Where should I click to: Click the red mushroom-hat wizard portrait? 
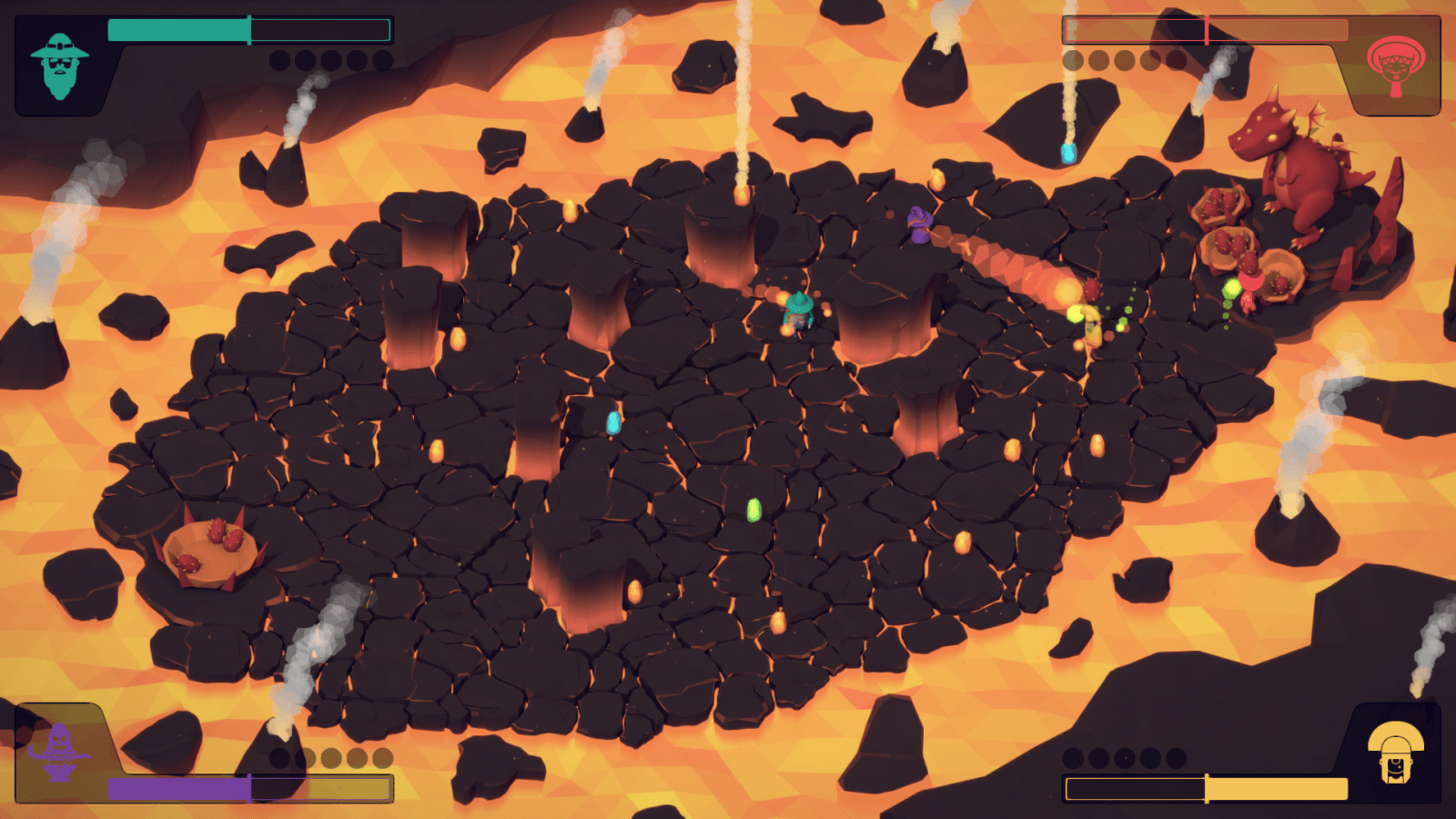pos(1396,66)
